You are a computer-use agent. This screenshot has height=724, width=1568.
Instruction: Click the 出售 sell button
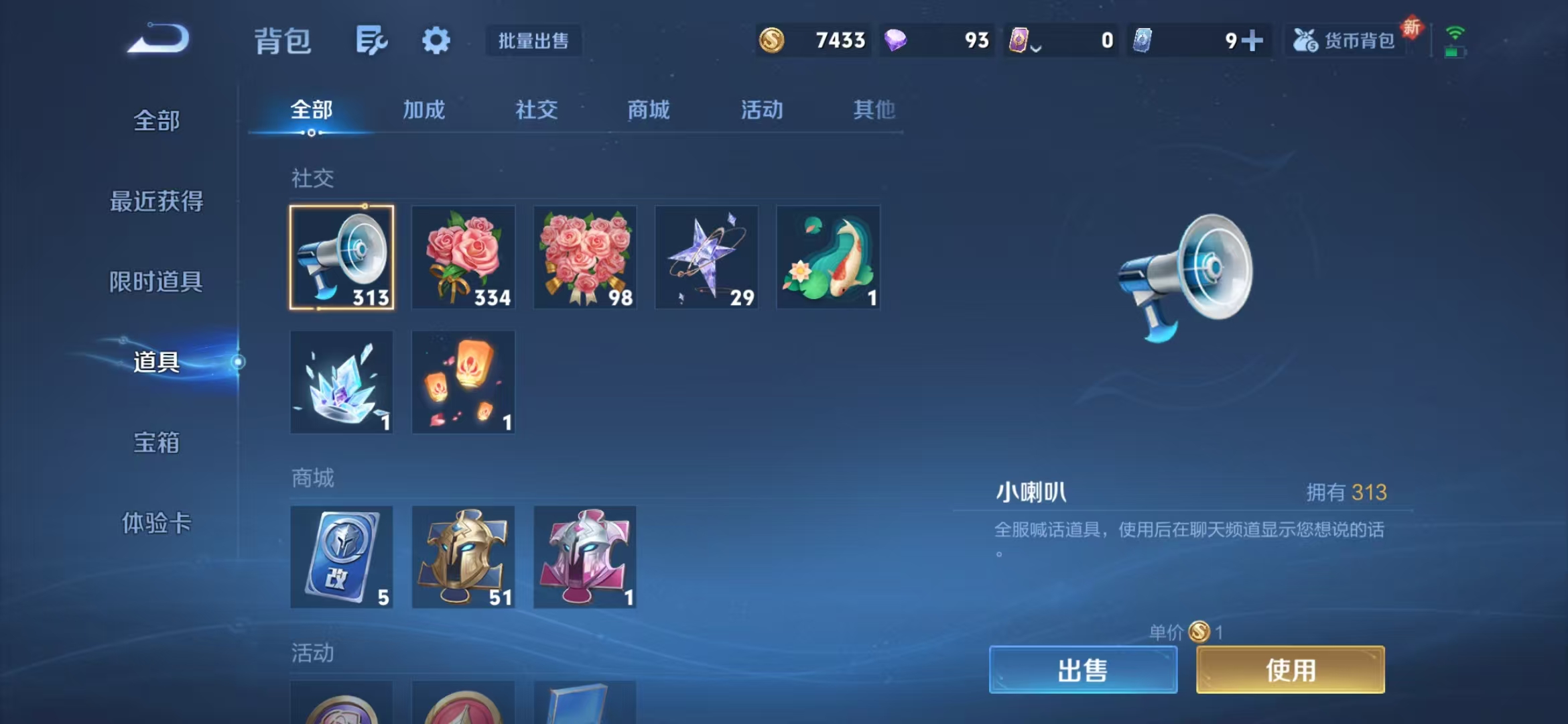[x=1083, y=669]
